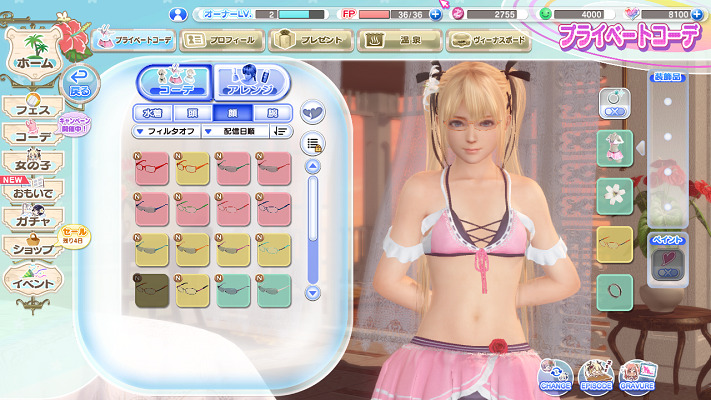Select the 水着 swimsuit category tab

click(152, 113)
